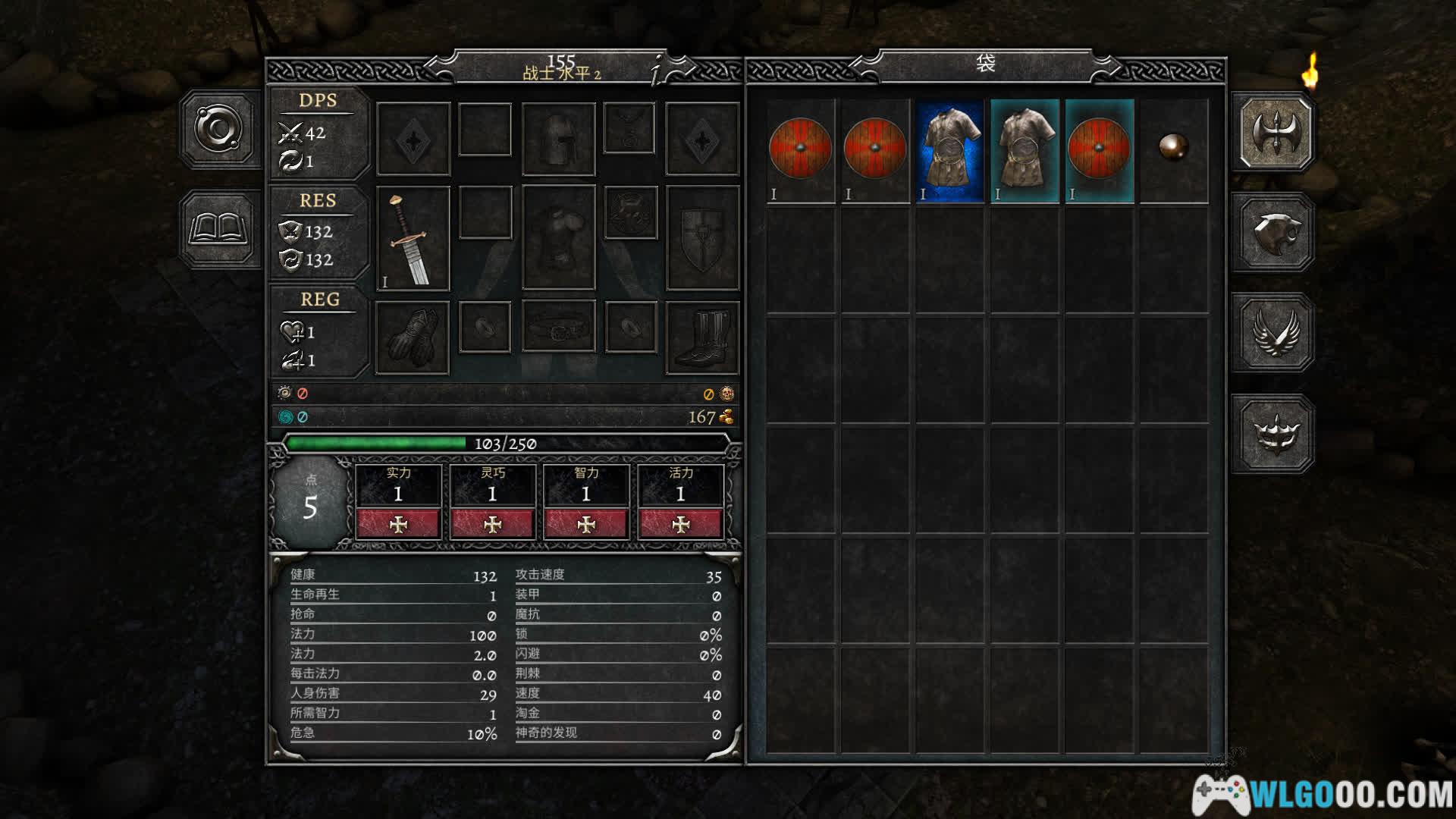Image resolution: width=1456 pixels, height=819 pixels.
Task: Choose the chest armor equipment slot
Action: coord(558,237)
